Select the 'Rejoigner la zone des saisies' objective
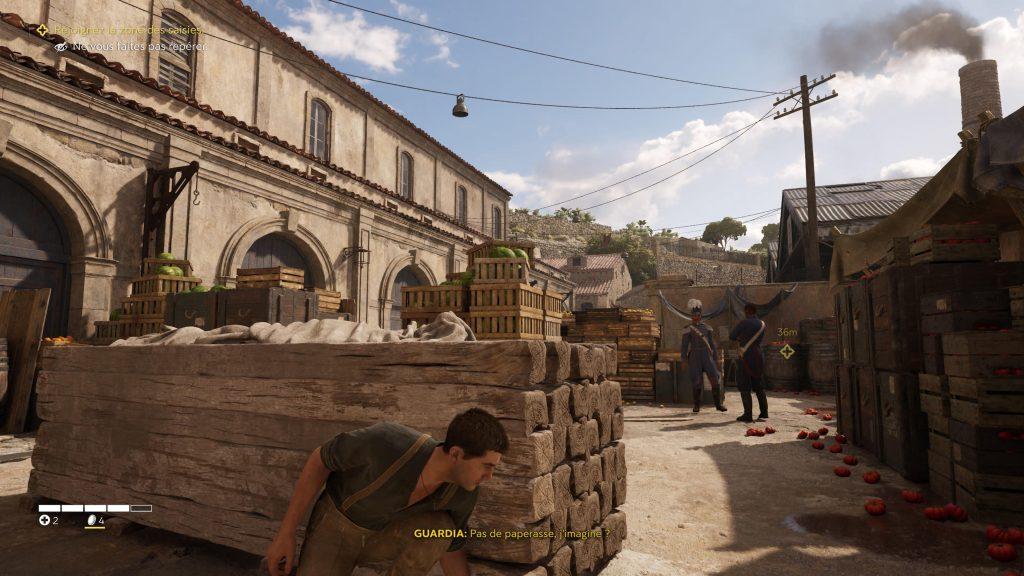This screenshot has height=576, width=1024. click(x=127, y=30)
